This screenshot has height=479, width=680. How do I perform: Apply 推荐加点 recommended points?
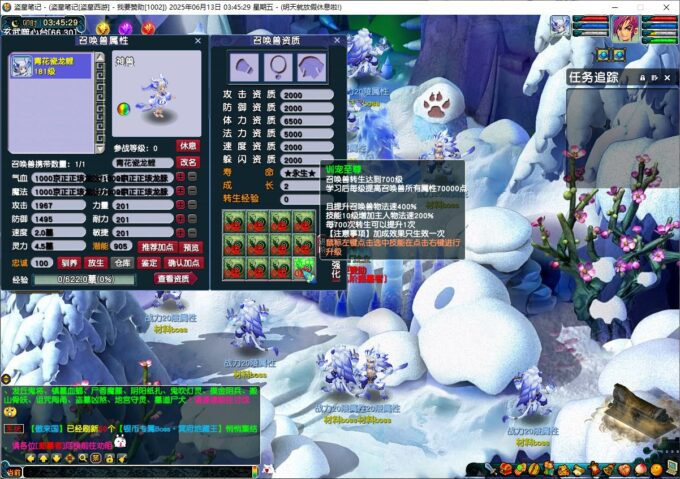coord(156,247)
